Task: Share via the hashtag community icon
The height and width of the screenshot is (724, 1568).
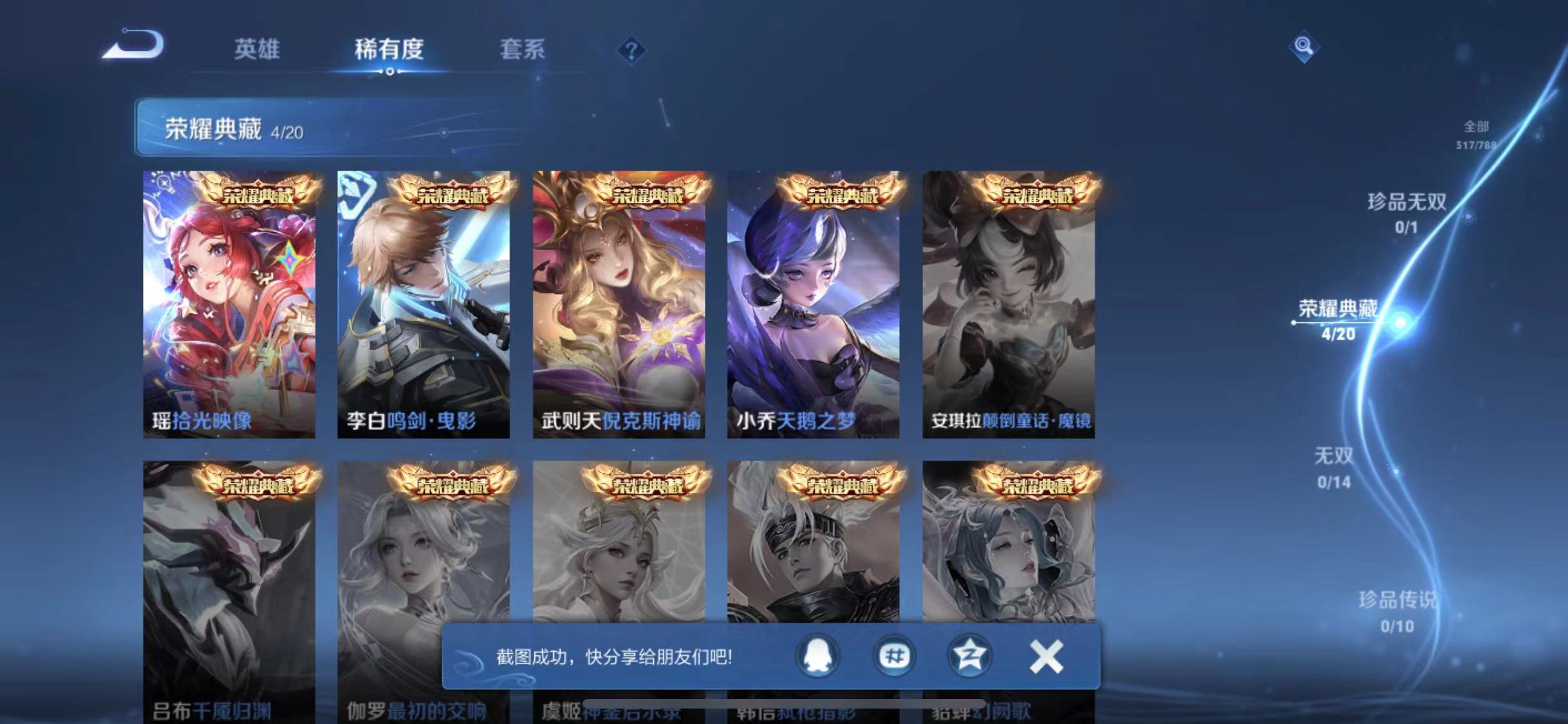Action: click(x=895, y=657)
